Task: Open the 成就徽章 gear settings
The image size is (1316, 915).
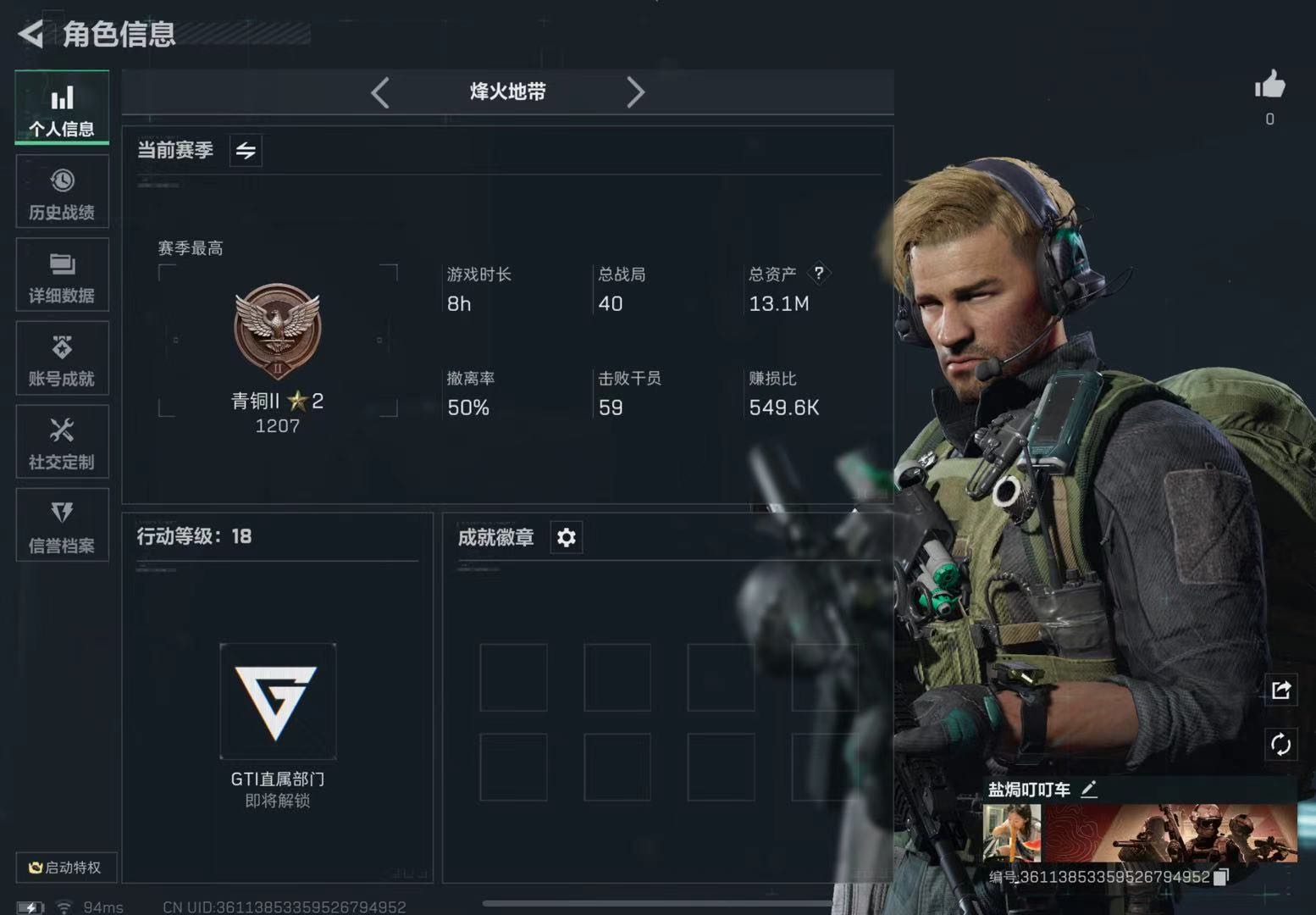Action: click(x=567, y=537)
